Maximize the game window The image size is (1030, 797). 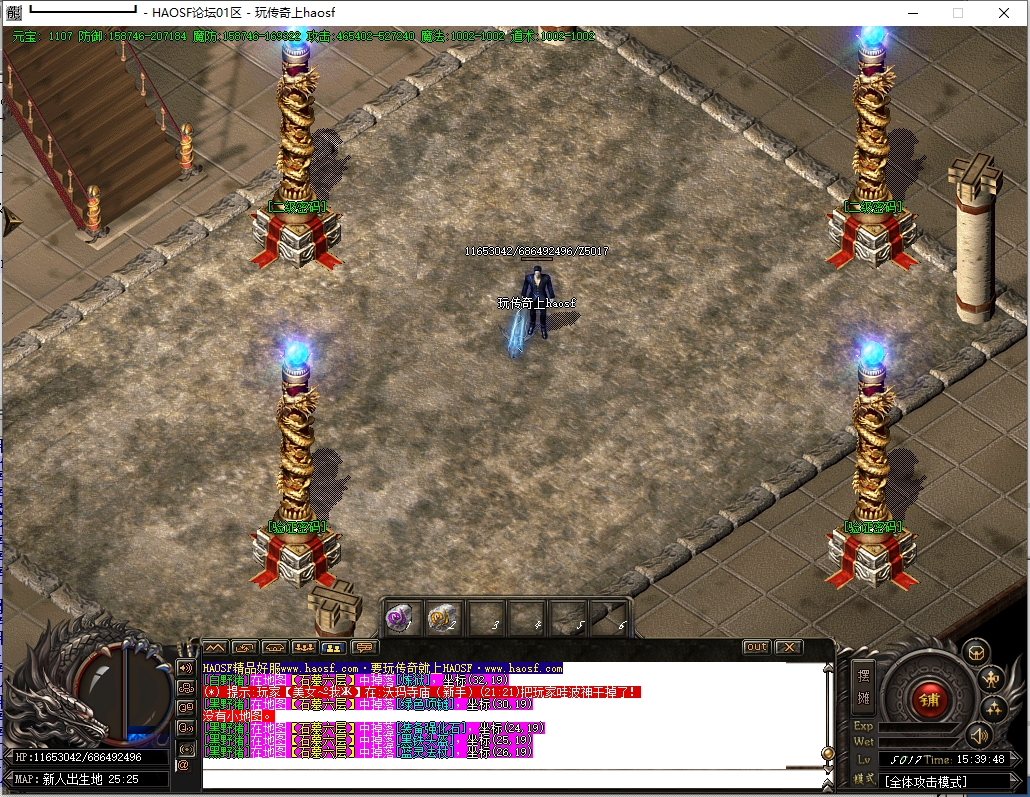(x=957, y=13)
